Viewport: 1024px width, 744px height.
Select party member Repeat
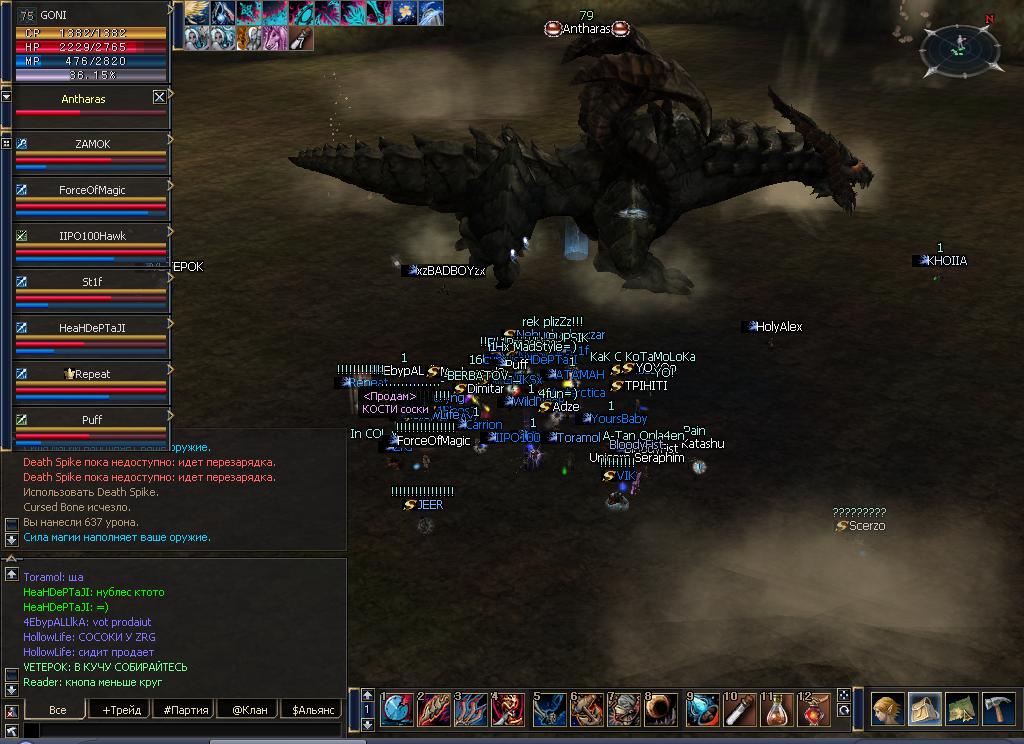[x=92, y=374]
